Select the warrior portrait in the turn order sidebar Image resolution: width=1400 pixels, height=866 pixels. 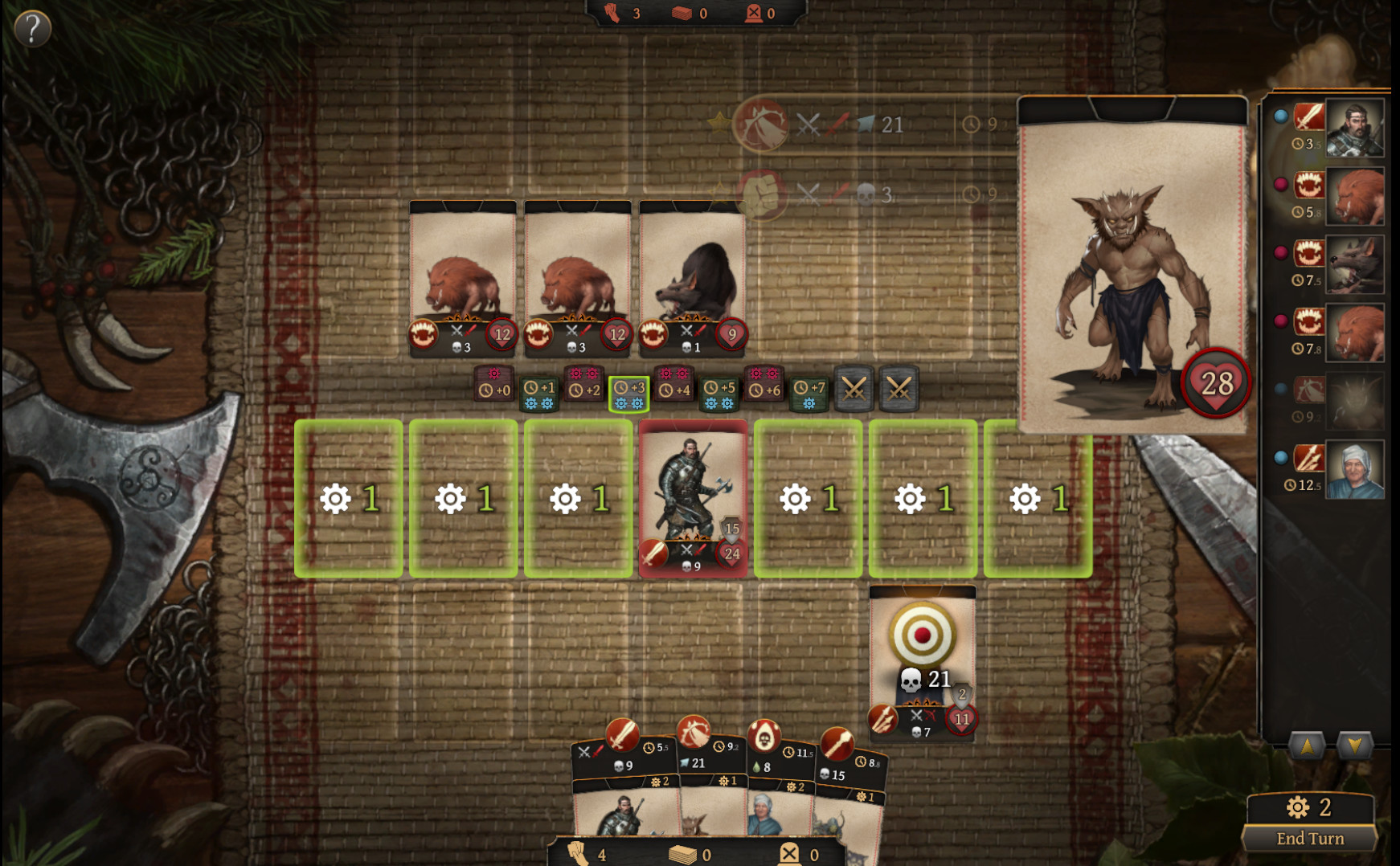1355,129
